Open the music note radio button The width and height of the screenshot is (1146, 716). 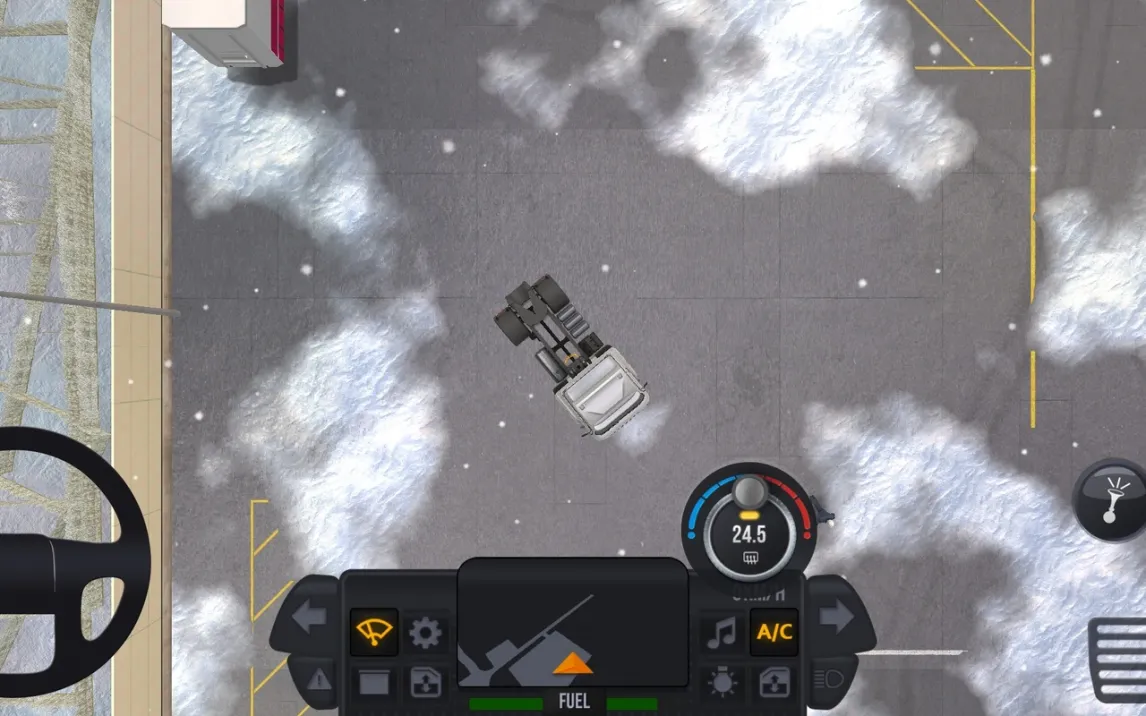(721, 632)
